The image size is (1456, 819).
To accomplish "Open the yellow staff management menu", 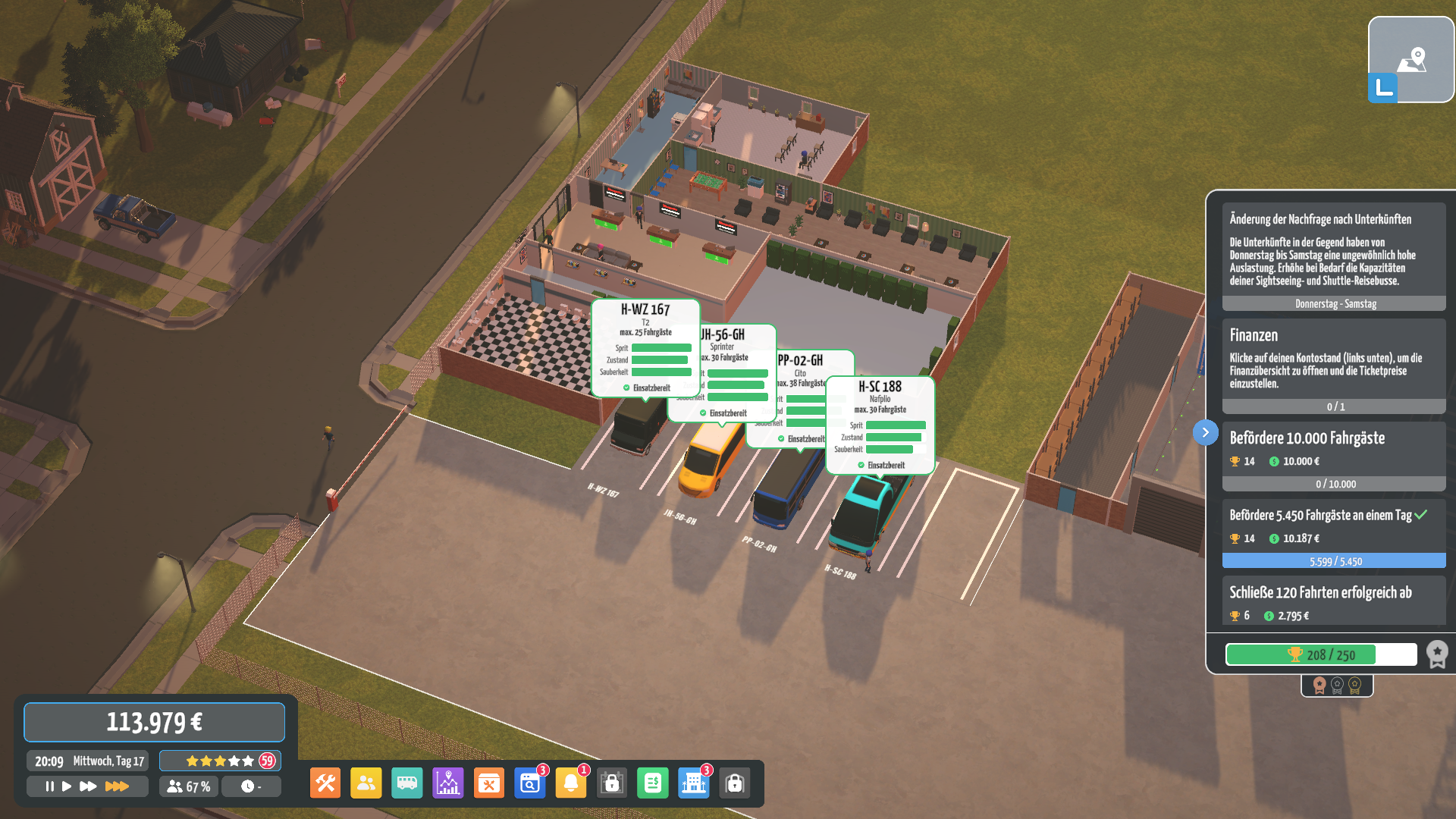I will 366,783.
